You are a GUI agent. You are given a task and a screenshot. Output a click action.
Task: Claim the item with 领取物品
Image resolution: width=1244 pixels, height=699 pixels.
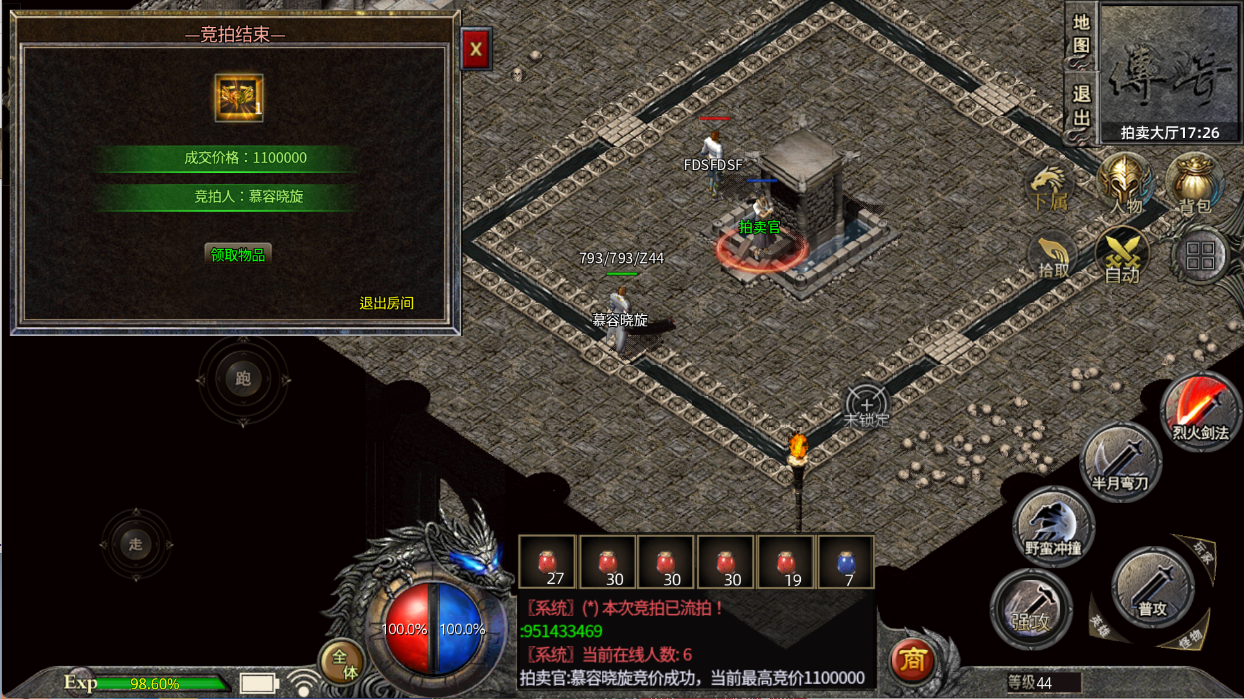pos(238,254)
